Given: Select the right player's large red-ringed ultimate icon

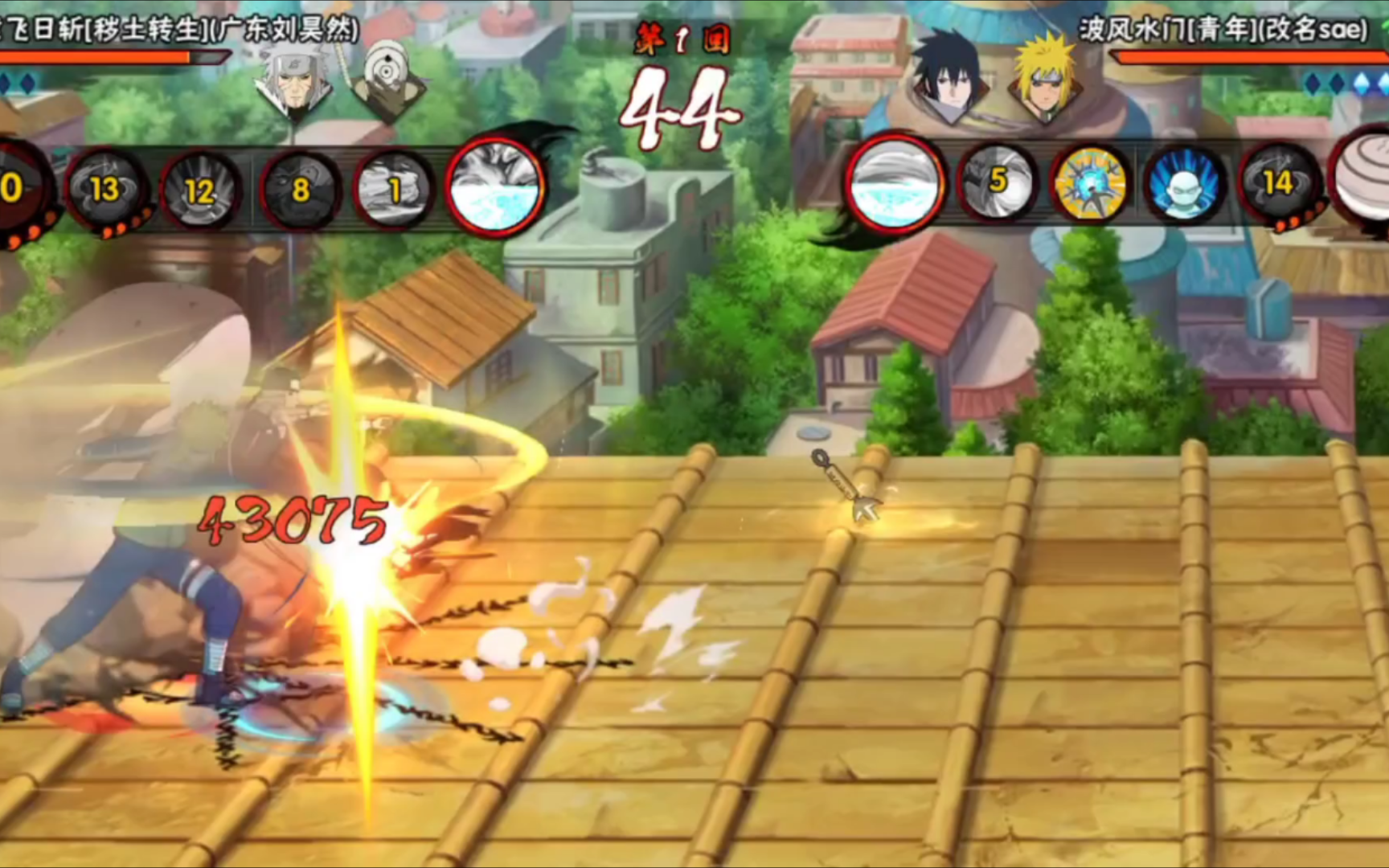Looking at the screenshot, I should [895, 184].
